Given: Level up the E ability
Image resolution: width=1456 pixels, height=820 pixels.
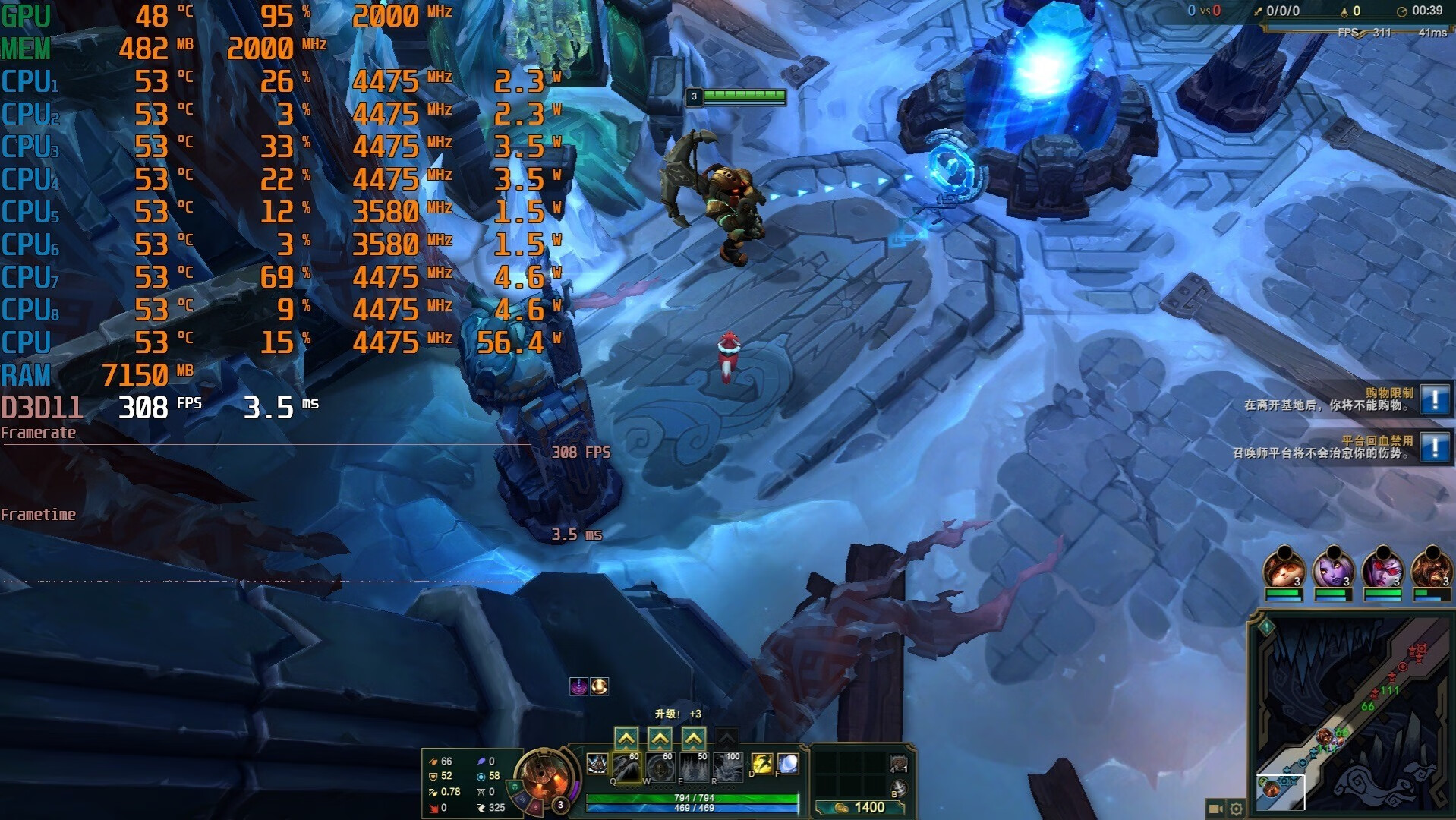Looking at the screenshot, I should pos(694,738).
